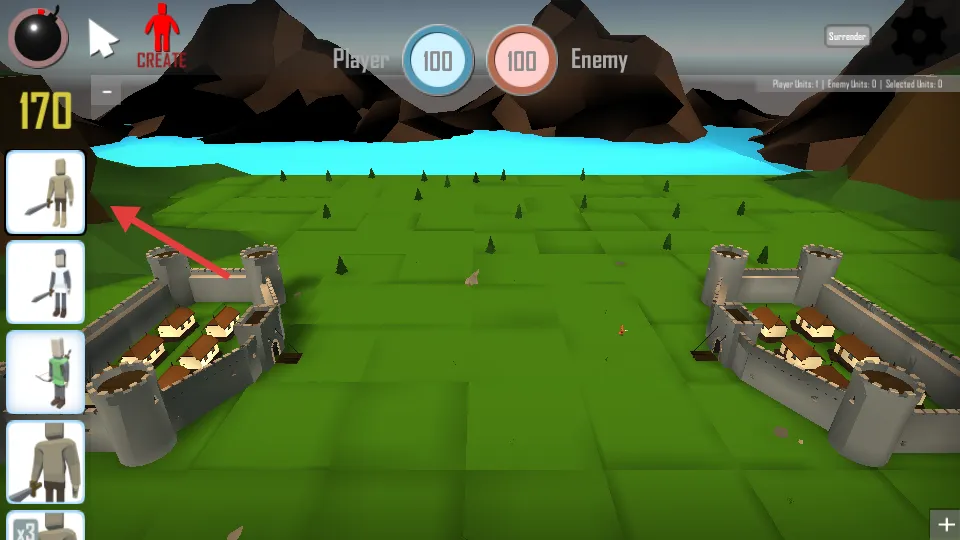Select the large brute unit card
This screenshot has width=960, height=540.
coord(46,462)
